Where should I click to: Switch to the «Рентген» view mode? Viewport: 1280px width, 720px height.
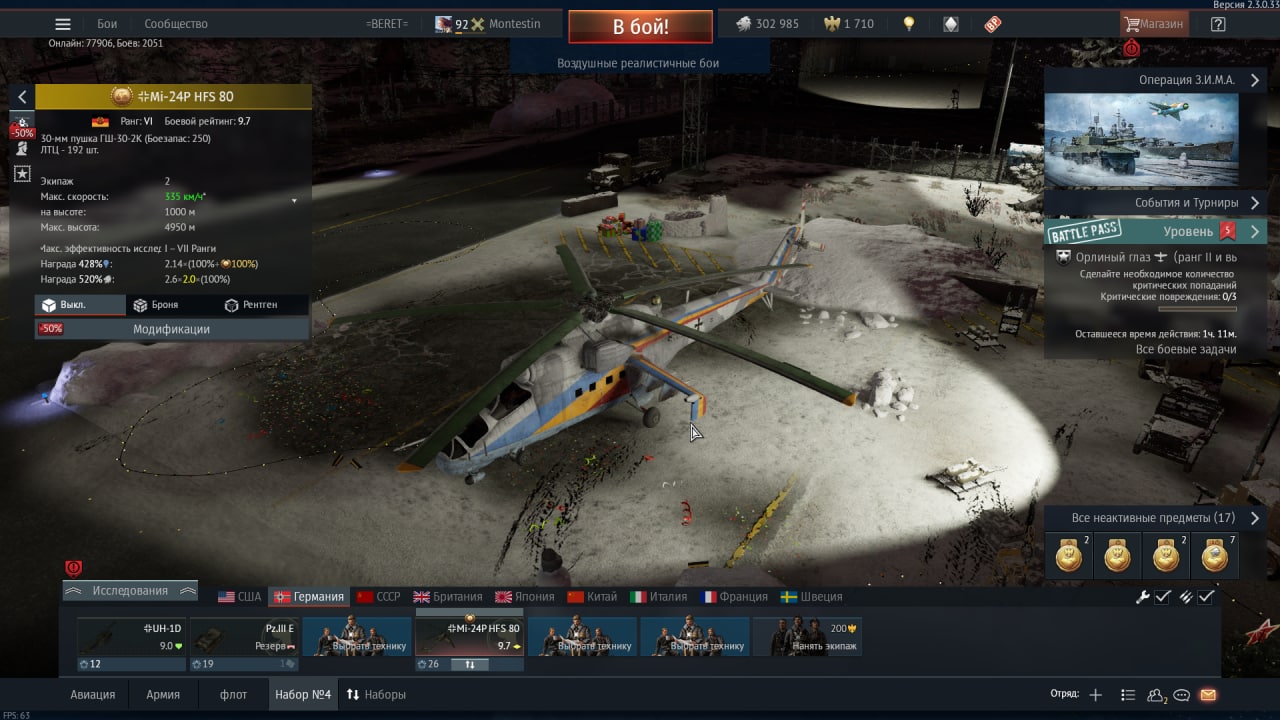click(x=251, y=305)
